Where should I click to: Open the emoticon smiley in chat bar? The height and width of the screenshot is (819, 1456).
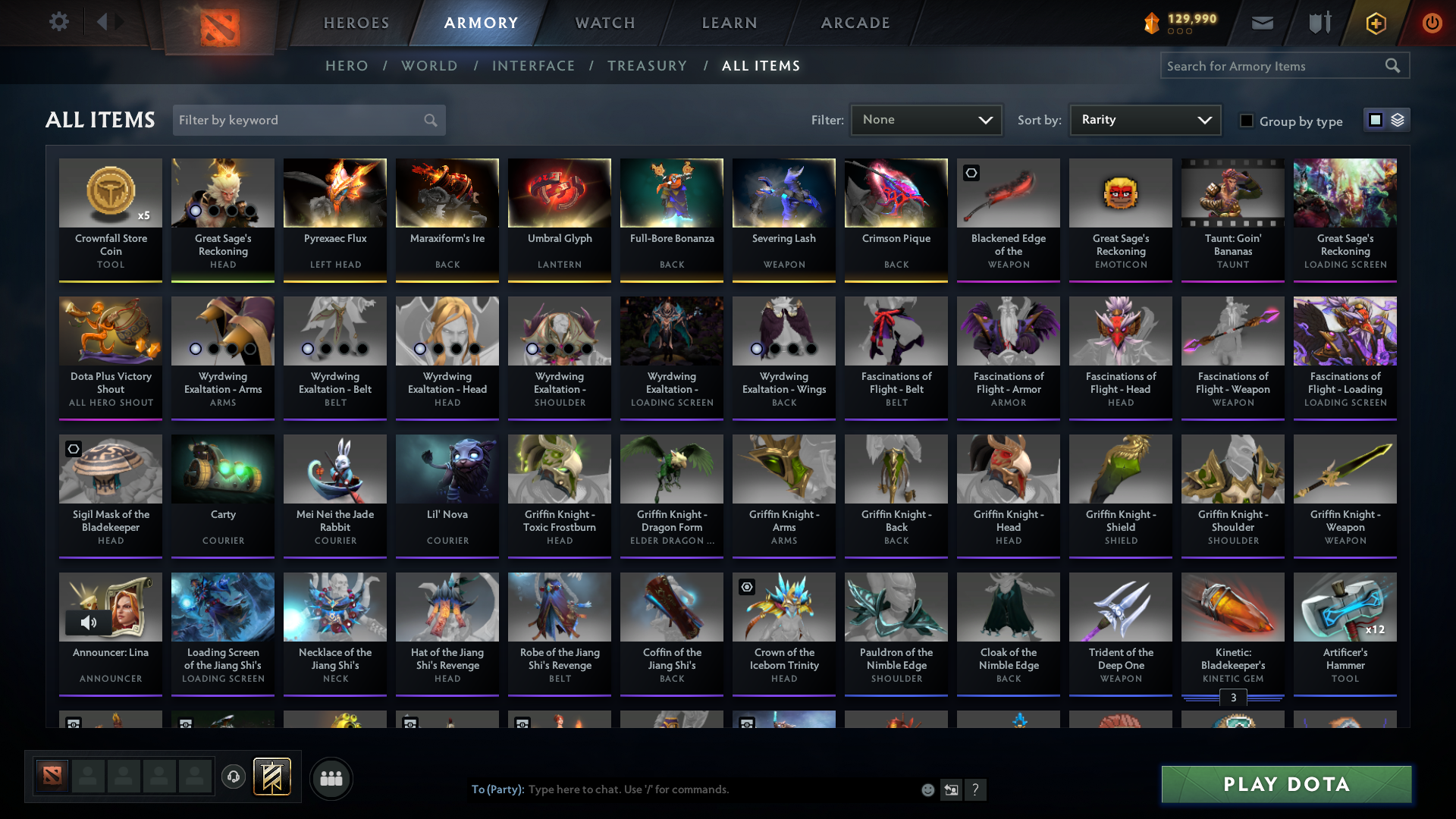click(927, 789)
